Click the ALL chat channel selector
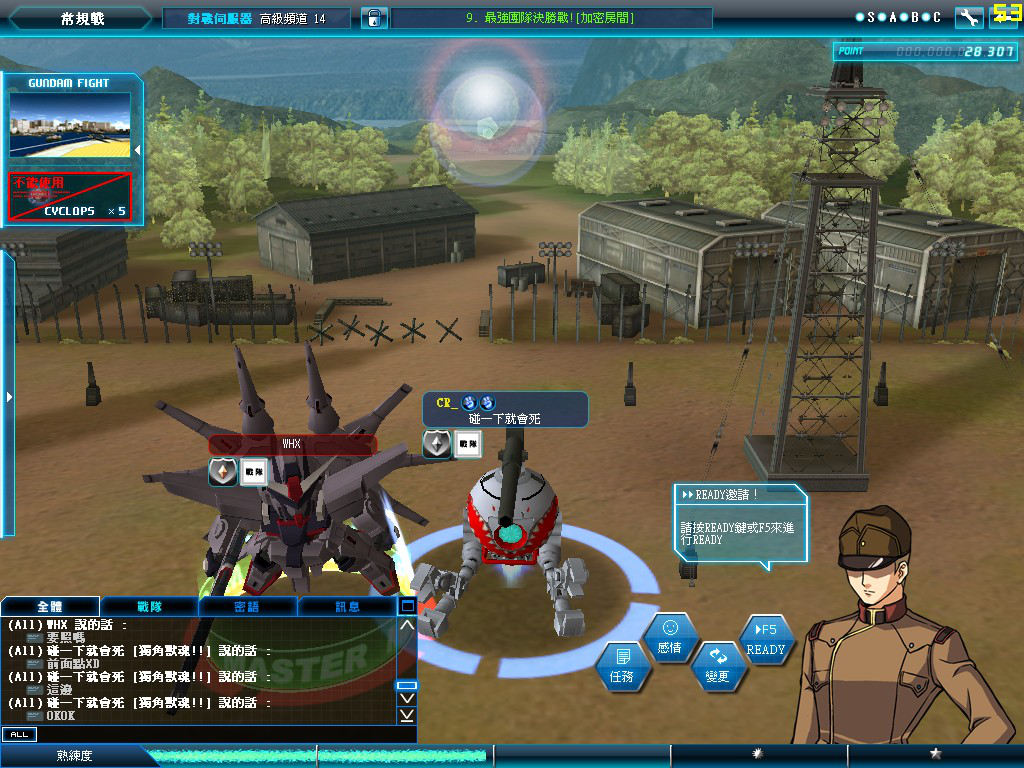 pos(18,734)
